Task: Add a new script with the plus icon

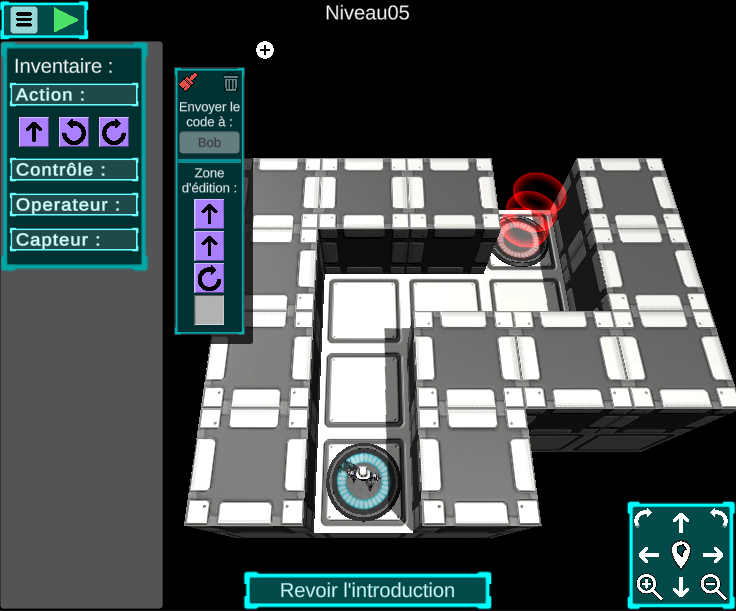Action: pos(265,50)
